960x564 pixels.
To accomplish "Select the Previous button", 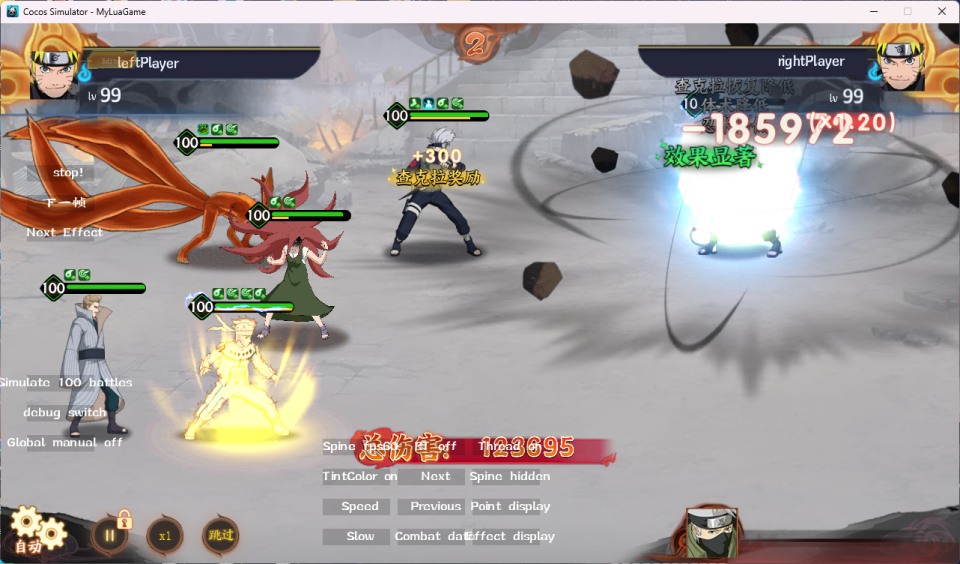I will pos(435,507).
